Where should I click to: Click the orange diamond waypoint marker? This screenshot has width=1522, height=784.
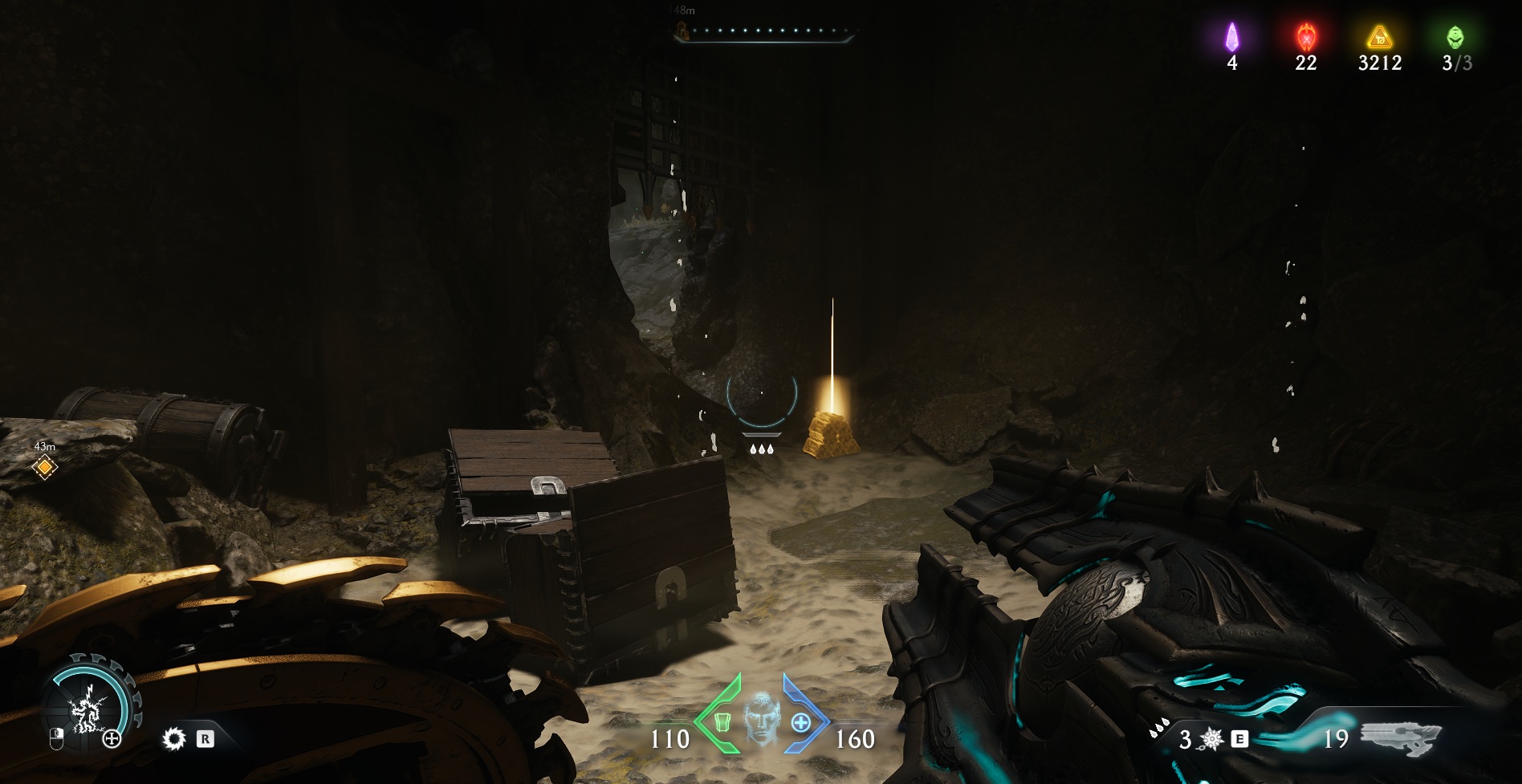(x=45, y=467)
